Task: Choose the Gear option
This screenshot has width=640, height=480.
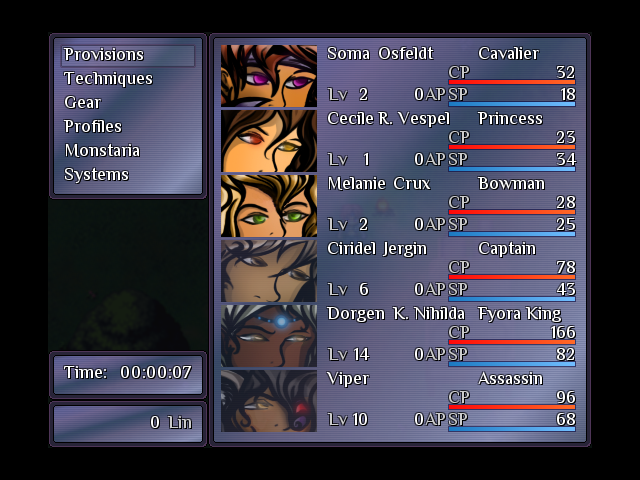Action: 82,103
